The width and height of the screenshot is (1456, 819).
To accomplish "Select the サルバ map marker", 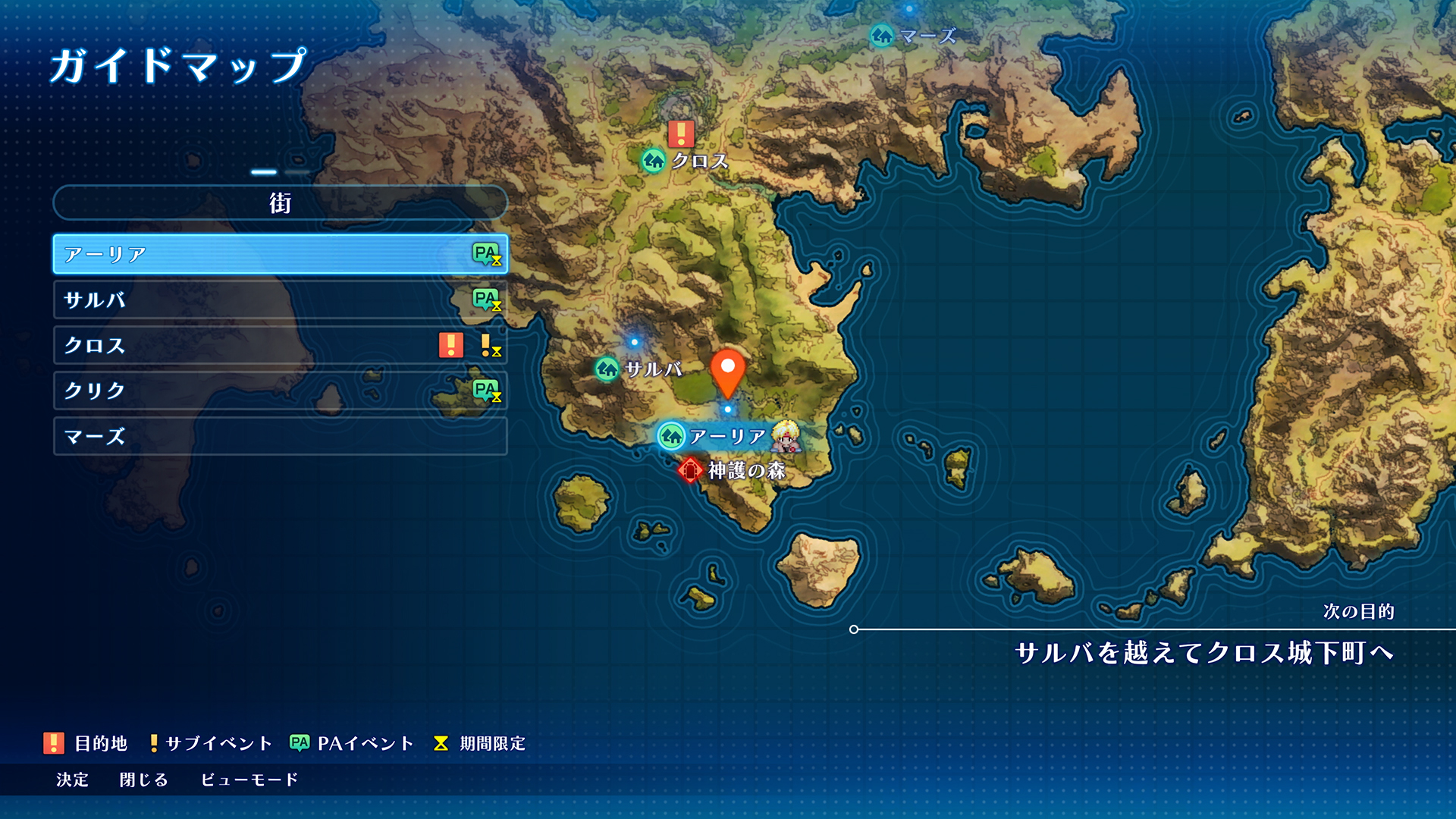I will [x=607, y=369].
